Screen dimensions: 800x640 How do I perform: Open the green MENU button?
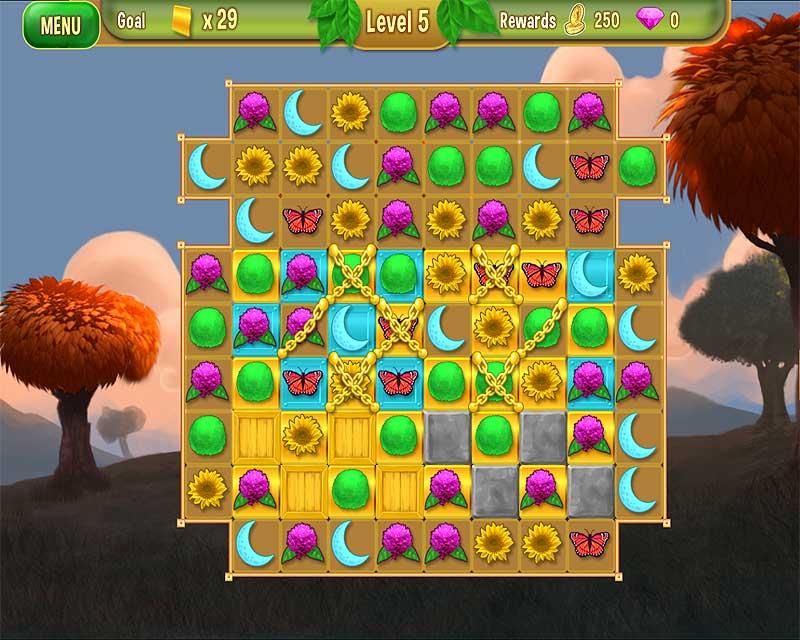[60, 25]
